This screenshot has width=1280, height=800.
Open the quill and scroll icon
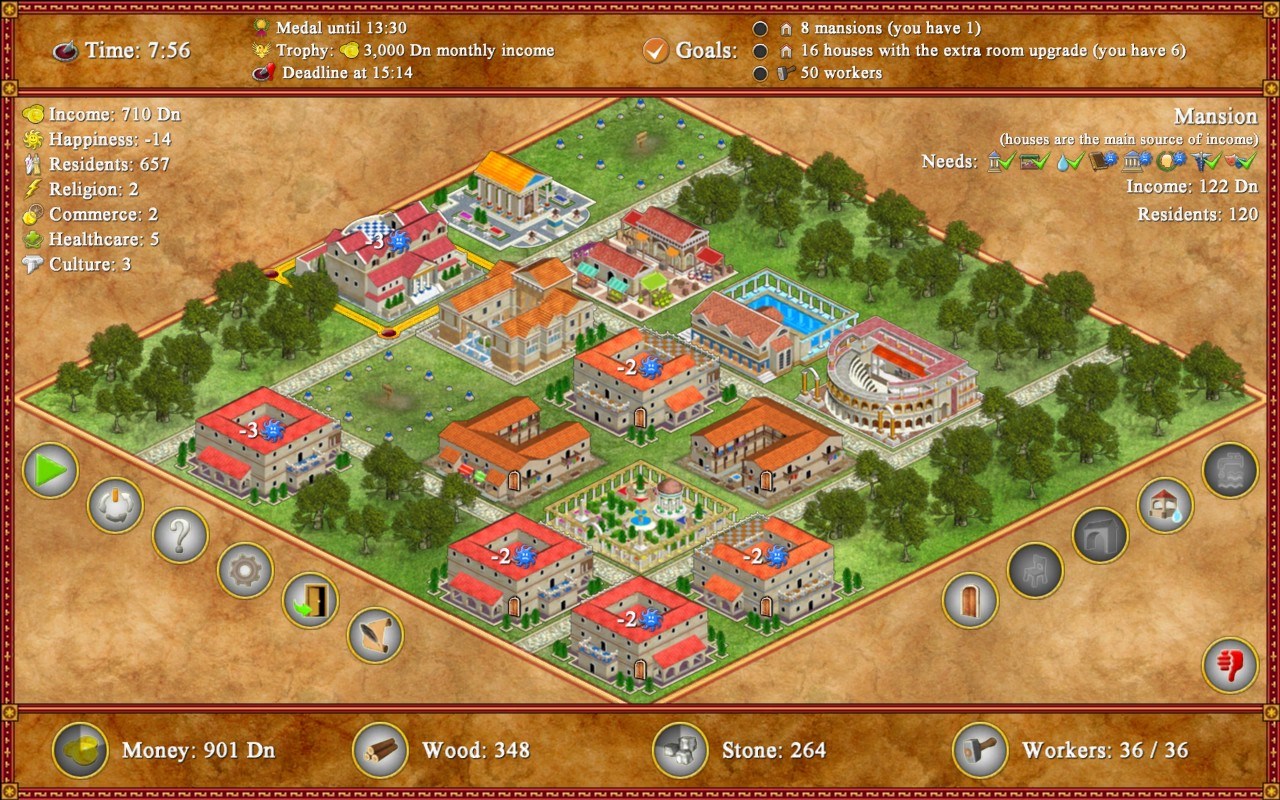tap(375, 636)
